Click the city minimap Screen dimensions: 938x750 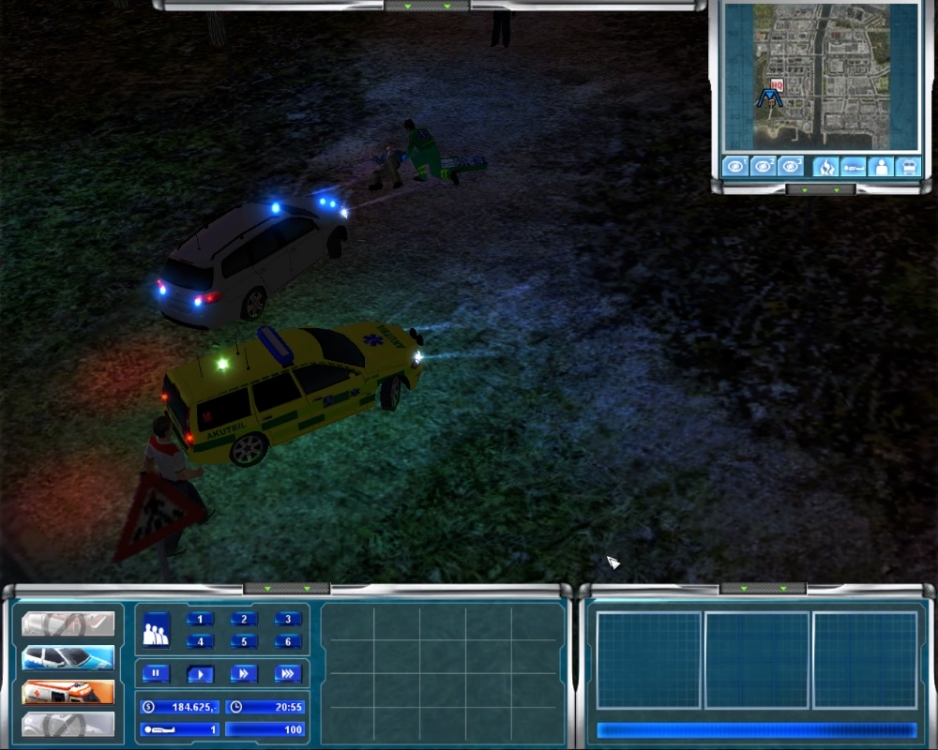pos(820,76)
